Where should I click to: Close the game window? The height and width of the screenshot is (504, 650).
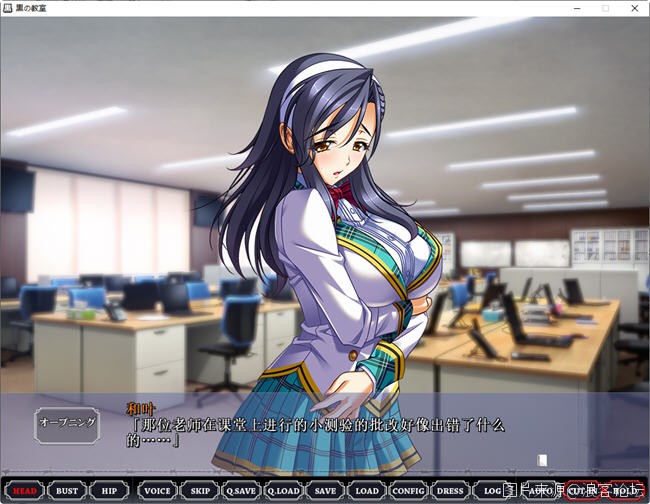[633, 8]
